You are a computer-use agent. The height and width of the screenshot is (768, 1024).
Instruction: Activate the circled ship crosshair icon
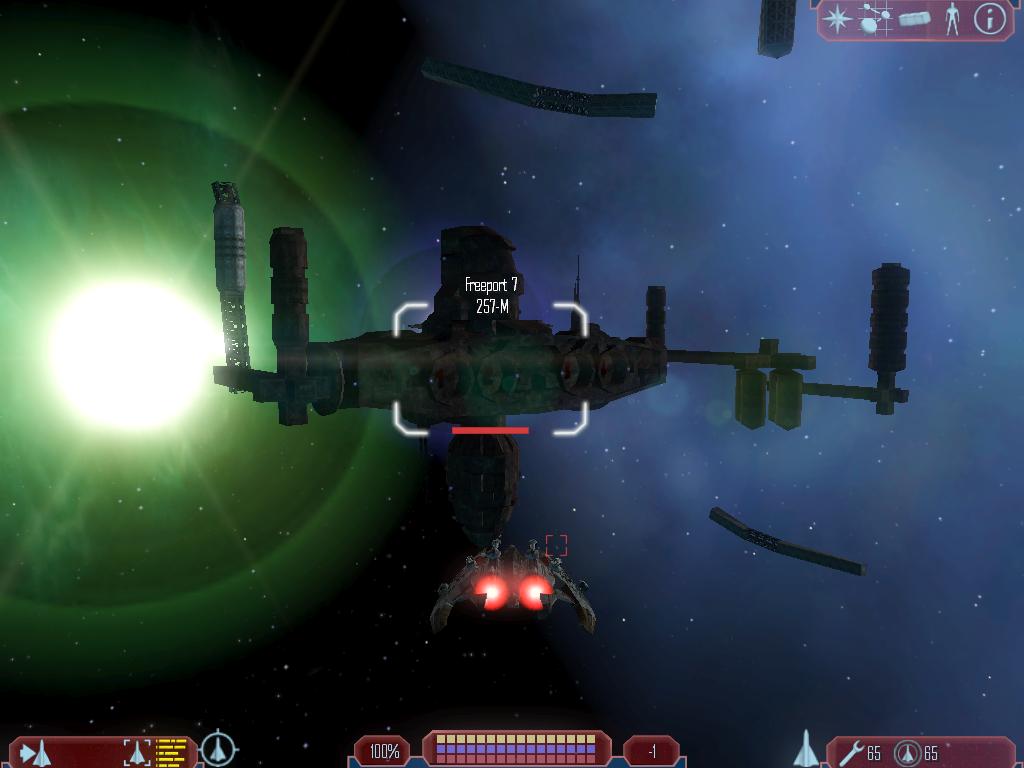coord(218,749)
